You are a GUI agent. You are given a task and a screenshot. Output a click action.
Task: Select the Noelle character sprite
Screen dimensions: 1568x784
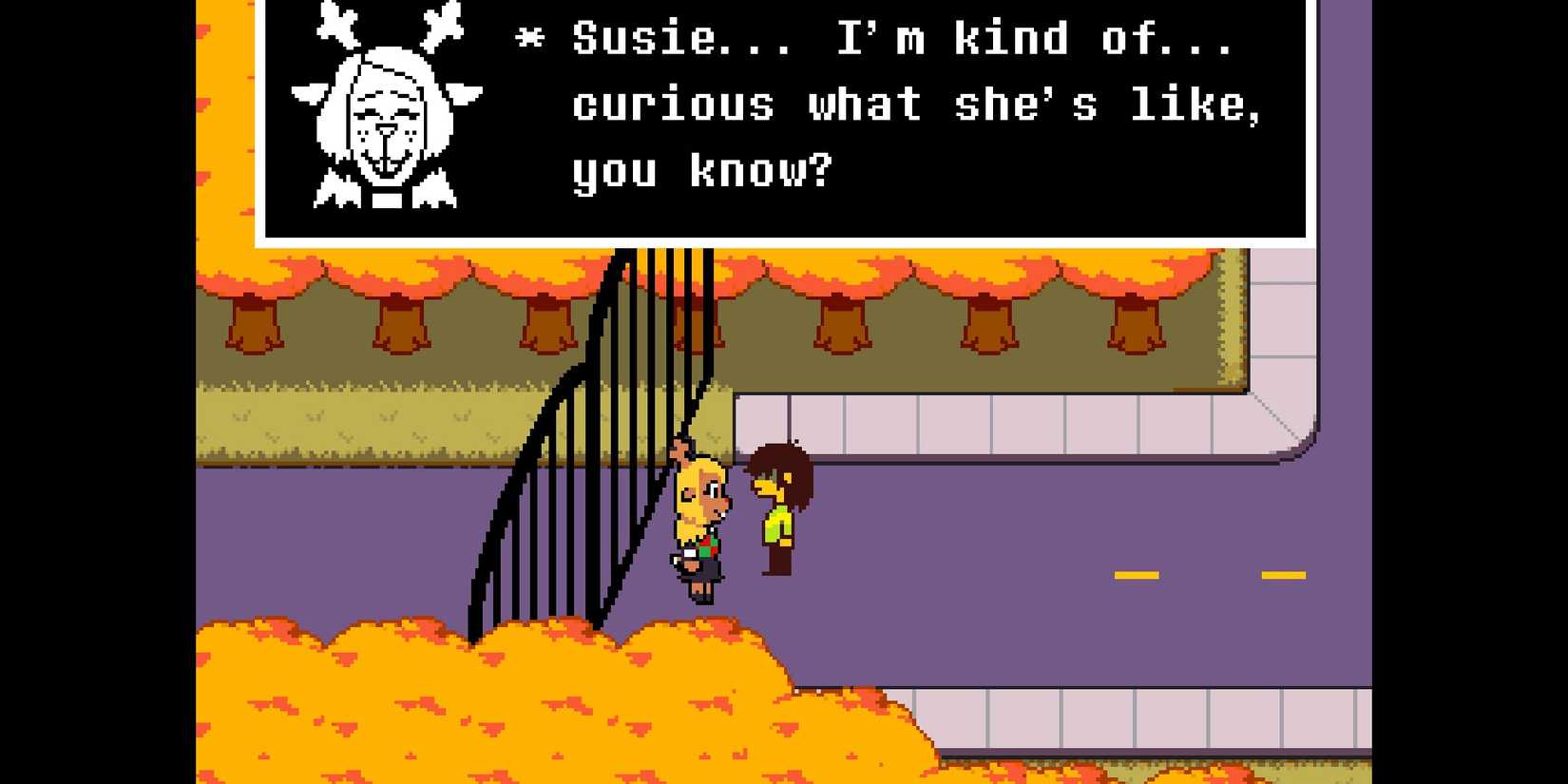[x=698, y=523]
